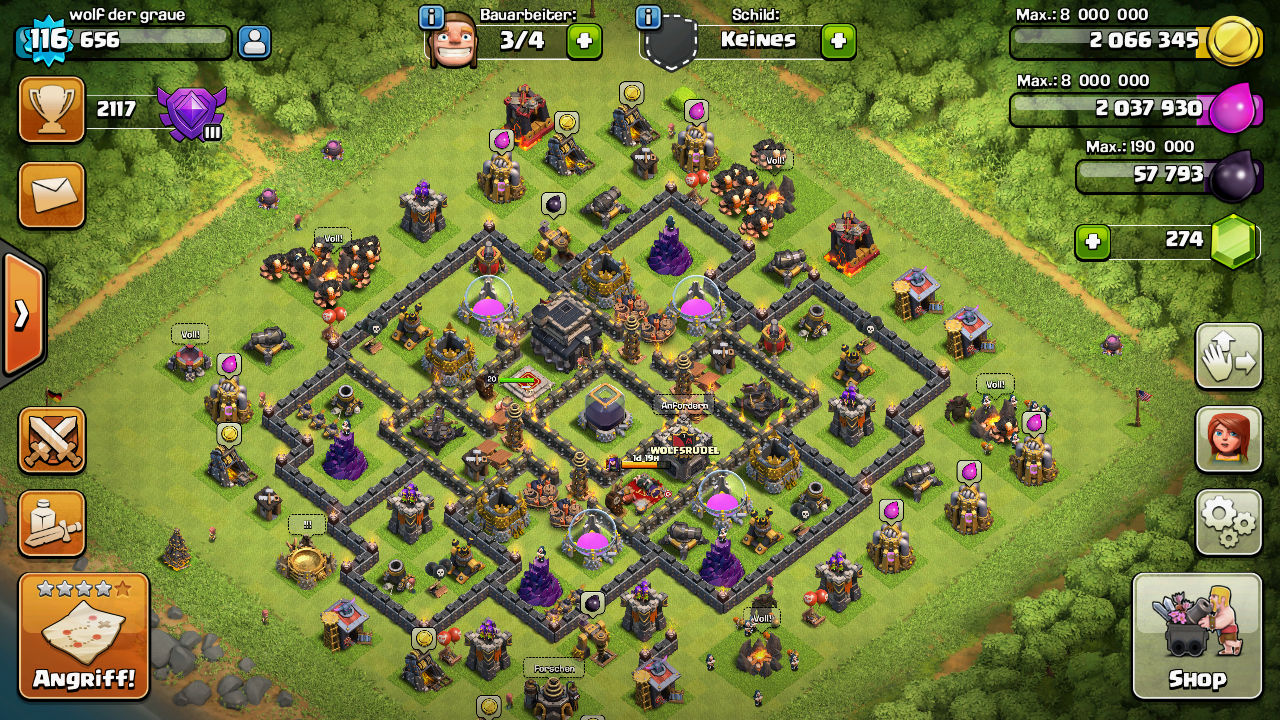Show shield info
This screenshot has height=720, width=1280.
click(x=648, y=17)
